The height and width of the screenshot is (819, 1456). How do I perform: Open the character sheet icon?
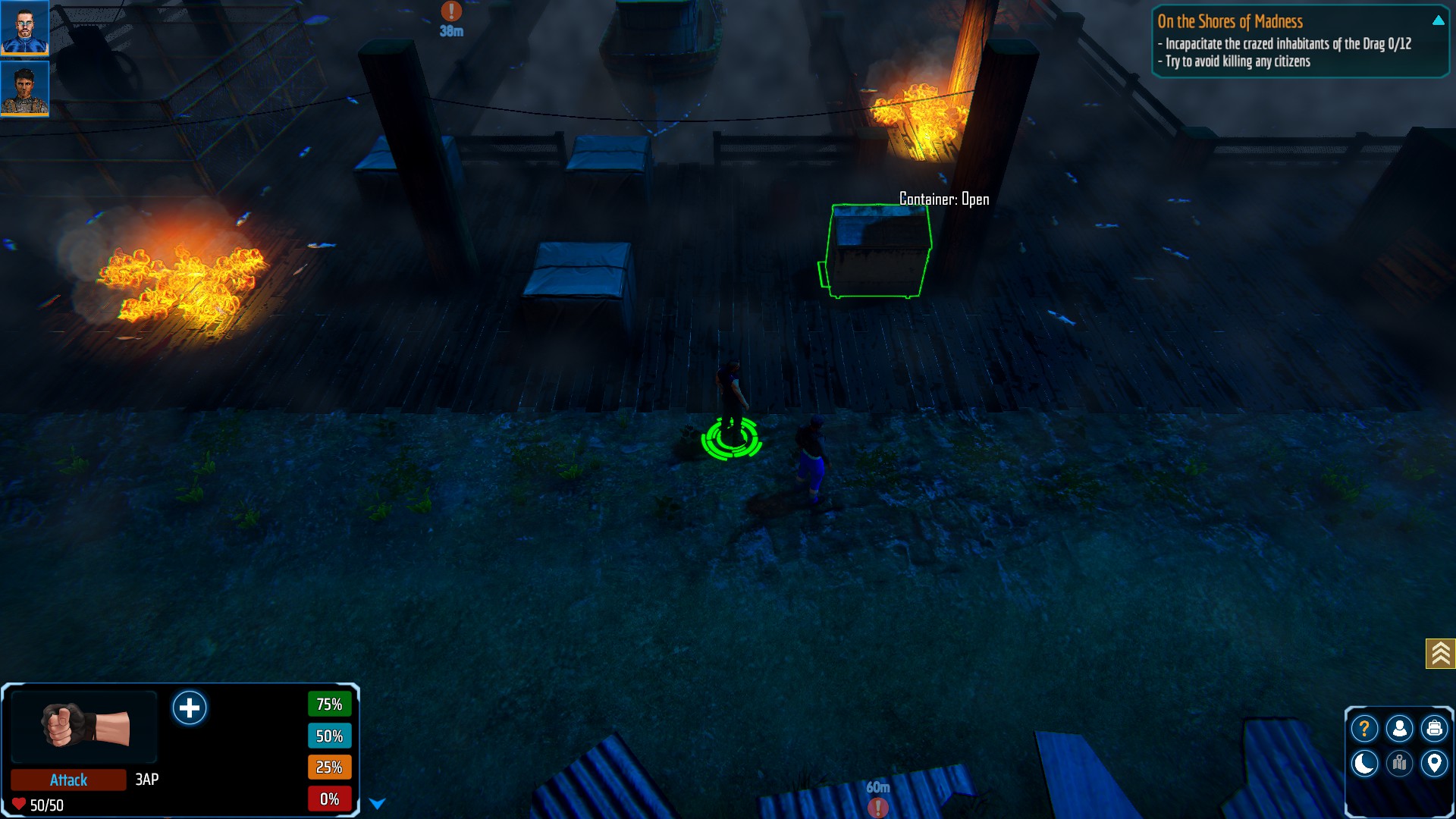1399,729
